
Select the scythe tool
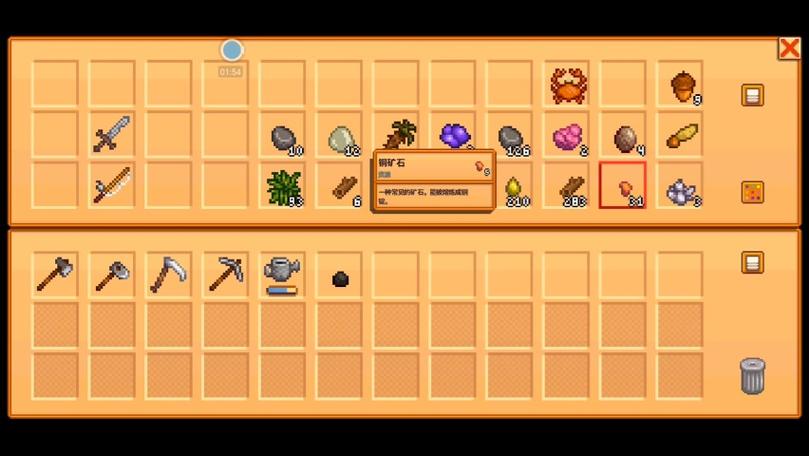(x=168, y=274)
